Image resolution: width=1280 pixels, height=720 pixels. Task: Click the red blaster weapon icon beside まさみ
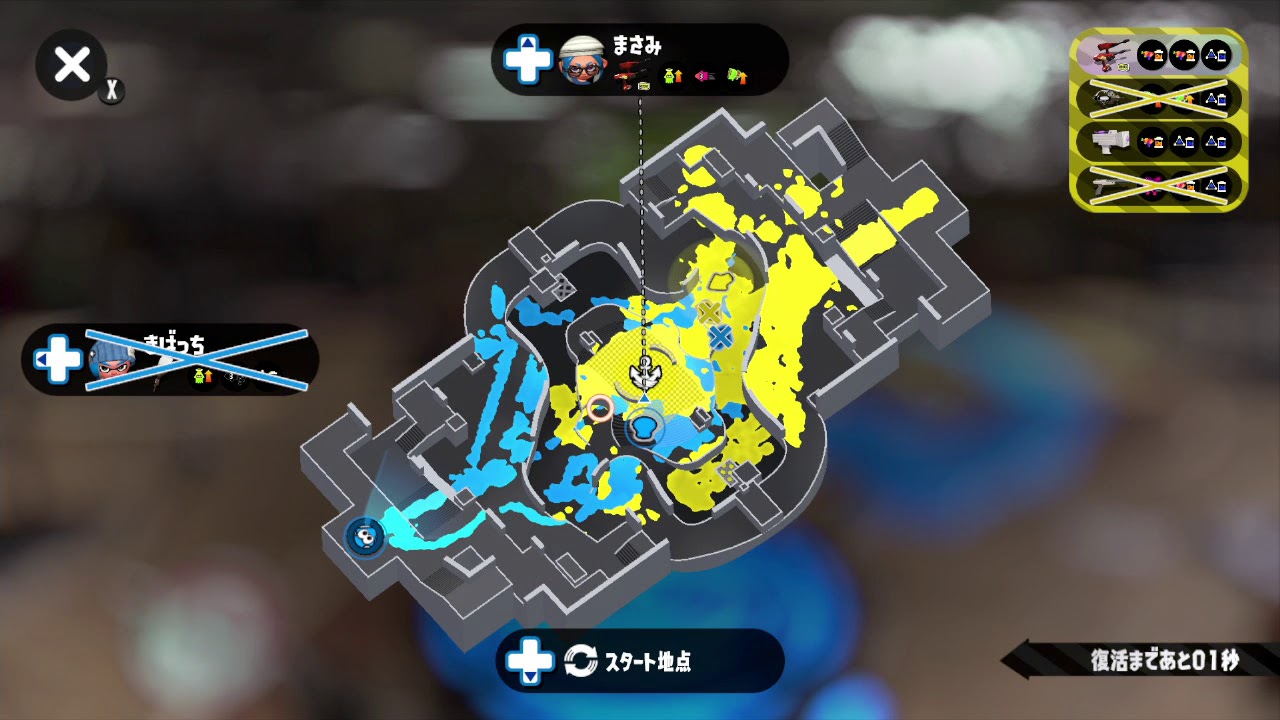point(630,72)
